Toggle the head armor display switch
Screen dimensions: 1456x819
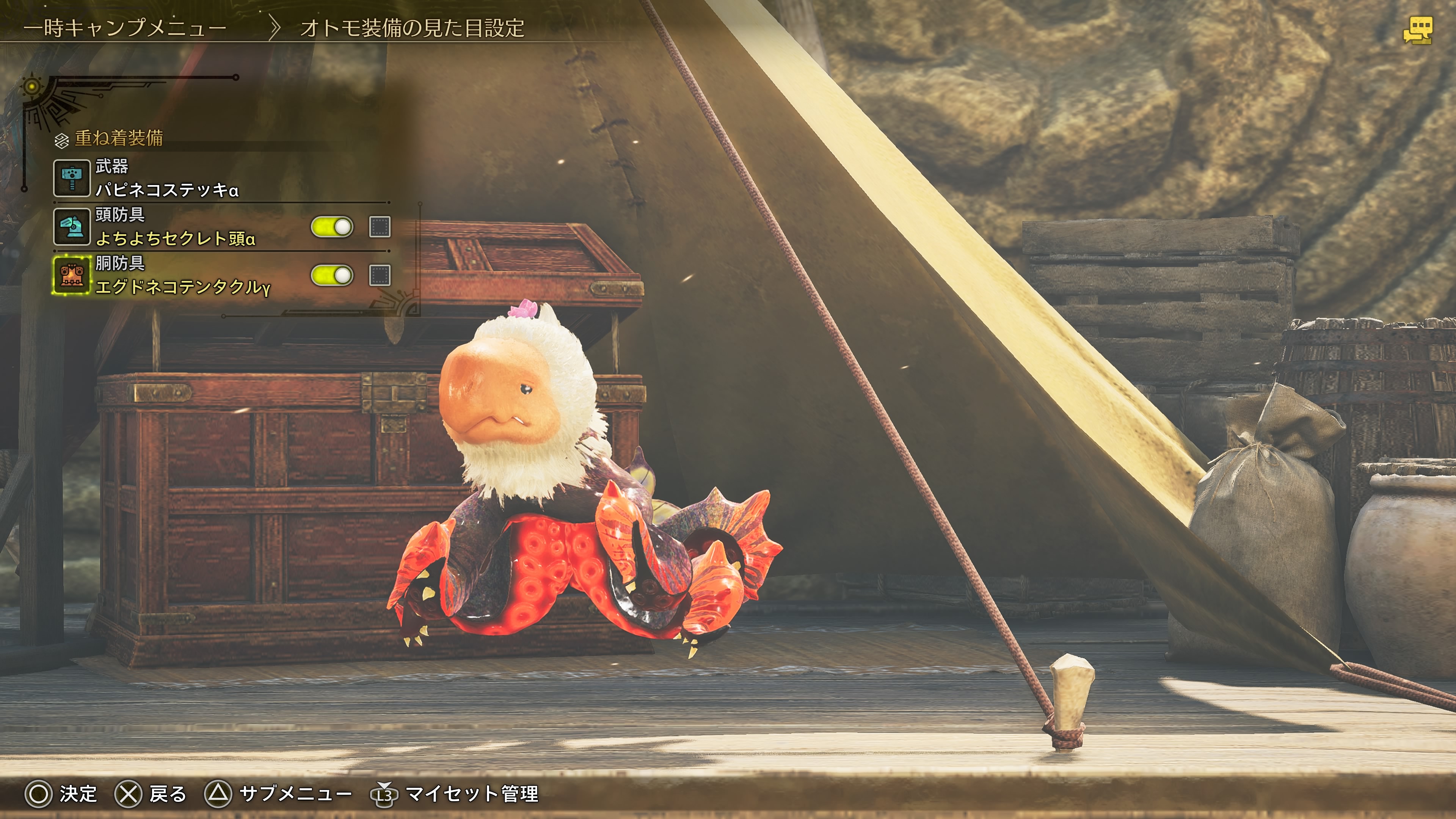[333, 227]
